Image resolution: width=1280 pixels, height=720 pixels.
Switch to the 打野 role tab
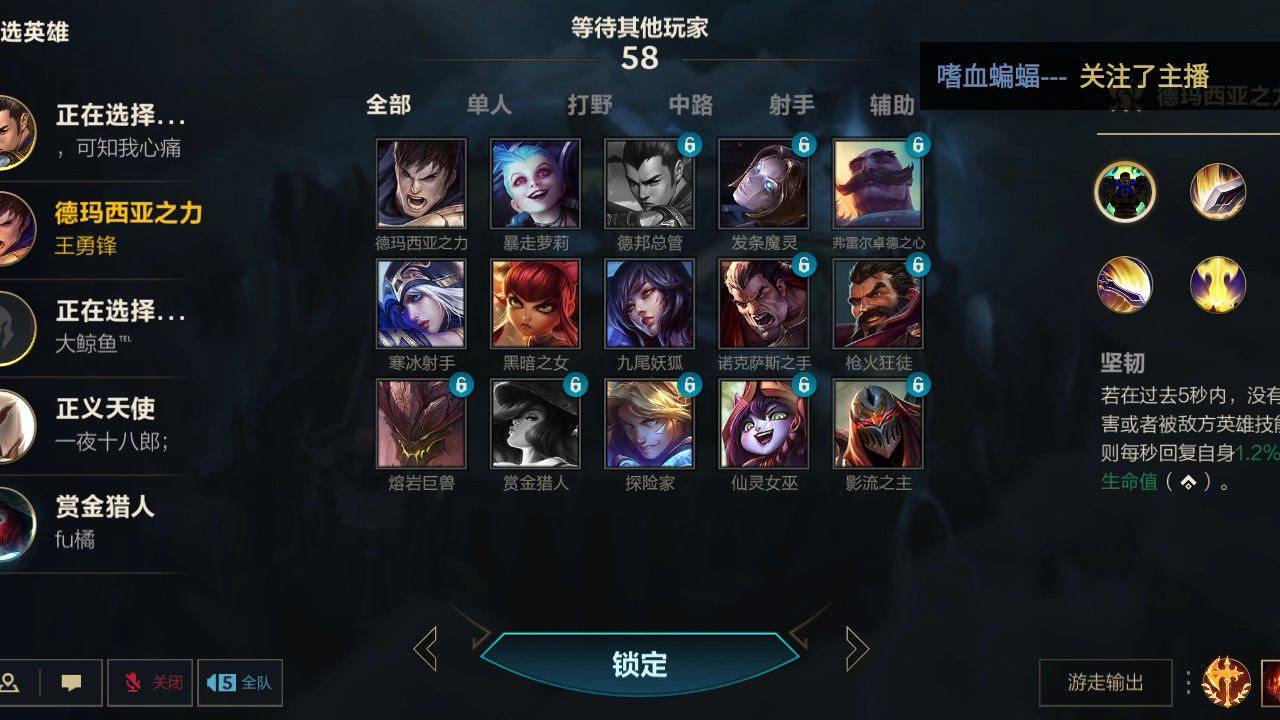pyautogui.click(x=592, y=104)
